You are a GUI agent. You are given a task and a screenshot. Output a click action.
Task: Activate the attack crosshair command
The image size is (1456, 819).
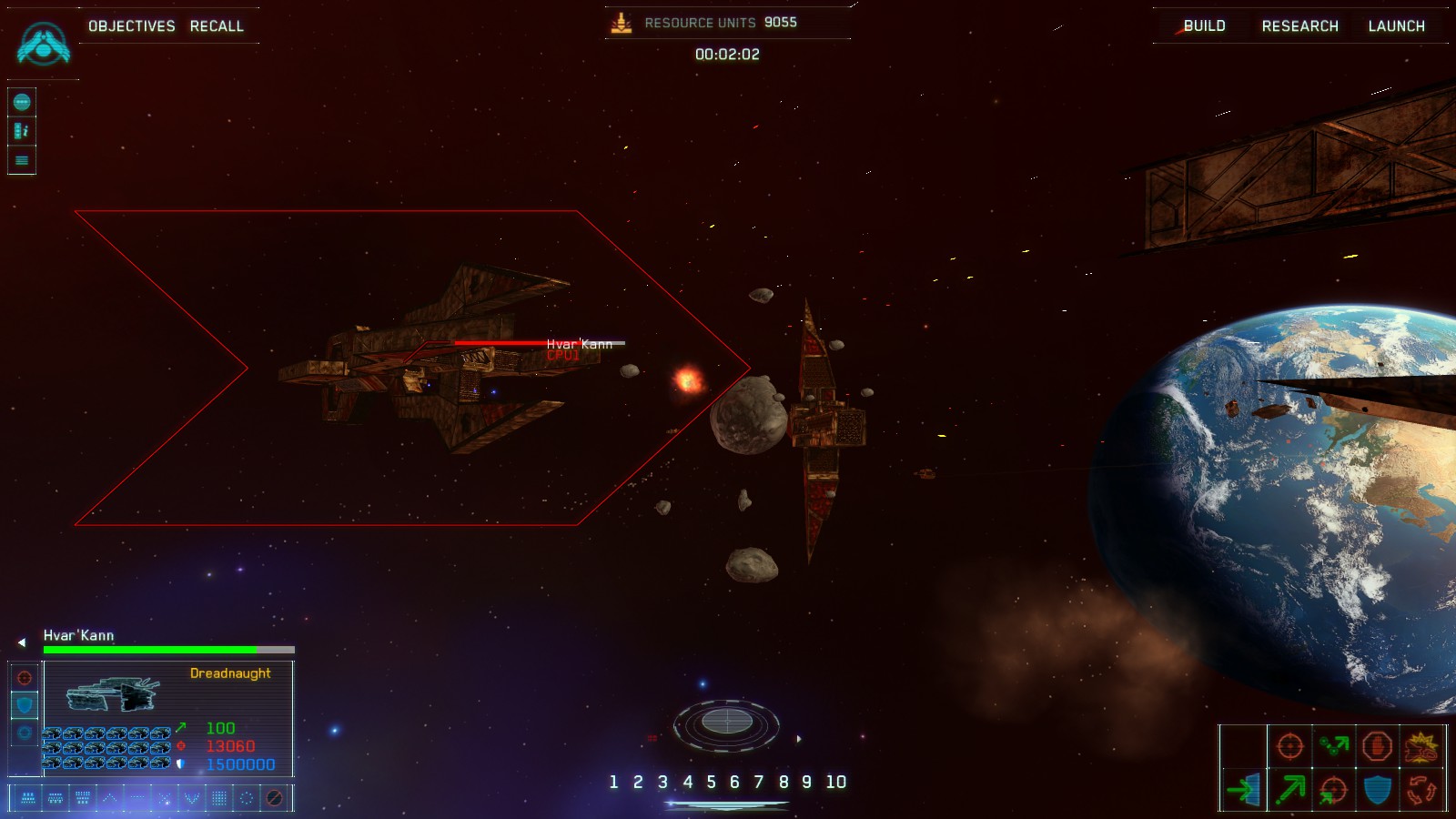tap(1289, 746)
